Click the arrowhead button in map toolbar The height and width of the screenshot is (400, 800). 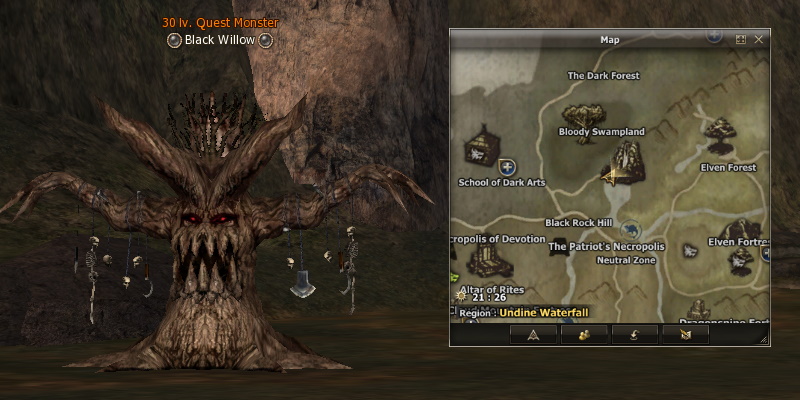533,335
